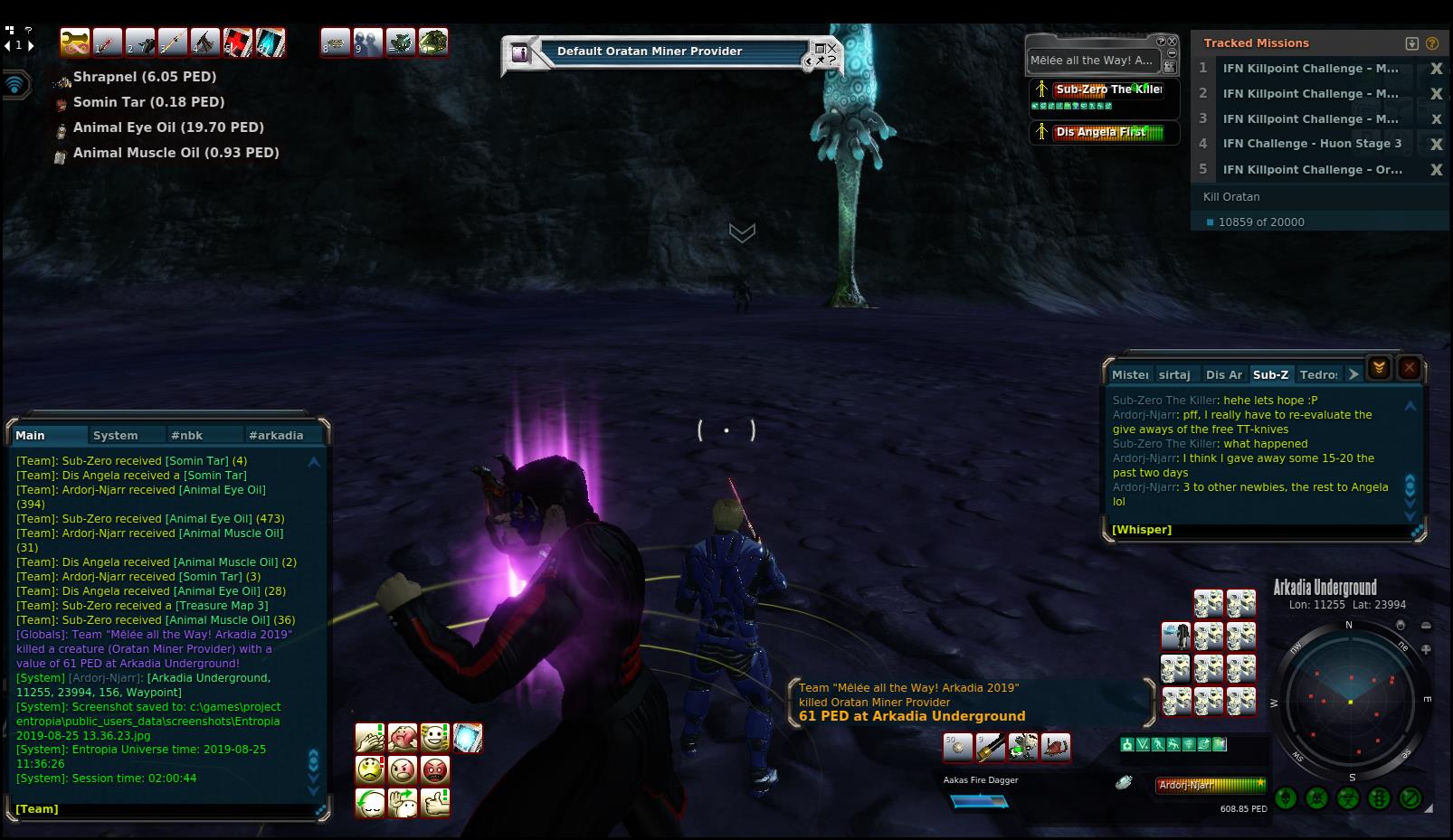Activate the gold wrench hotbar icon
This screenshot has height=840, width=1453.
click(x=75, y=42)
